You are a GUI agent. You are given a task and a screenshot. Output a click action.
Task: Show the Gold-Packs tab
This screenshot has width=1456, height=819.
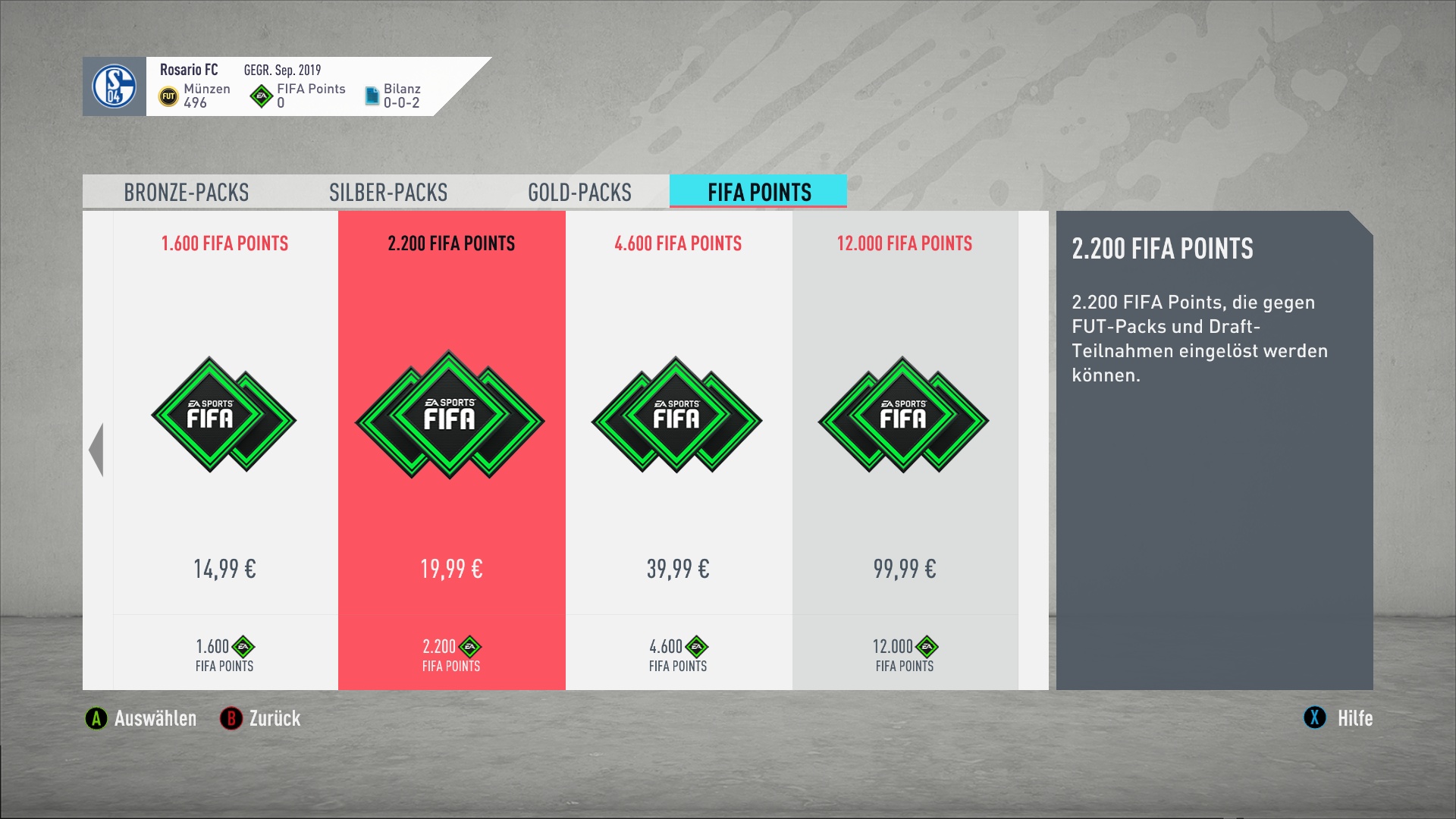579,193
